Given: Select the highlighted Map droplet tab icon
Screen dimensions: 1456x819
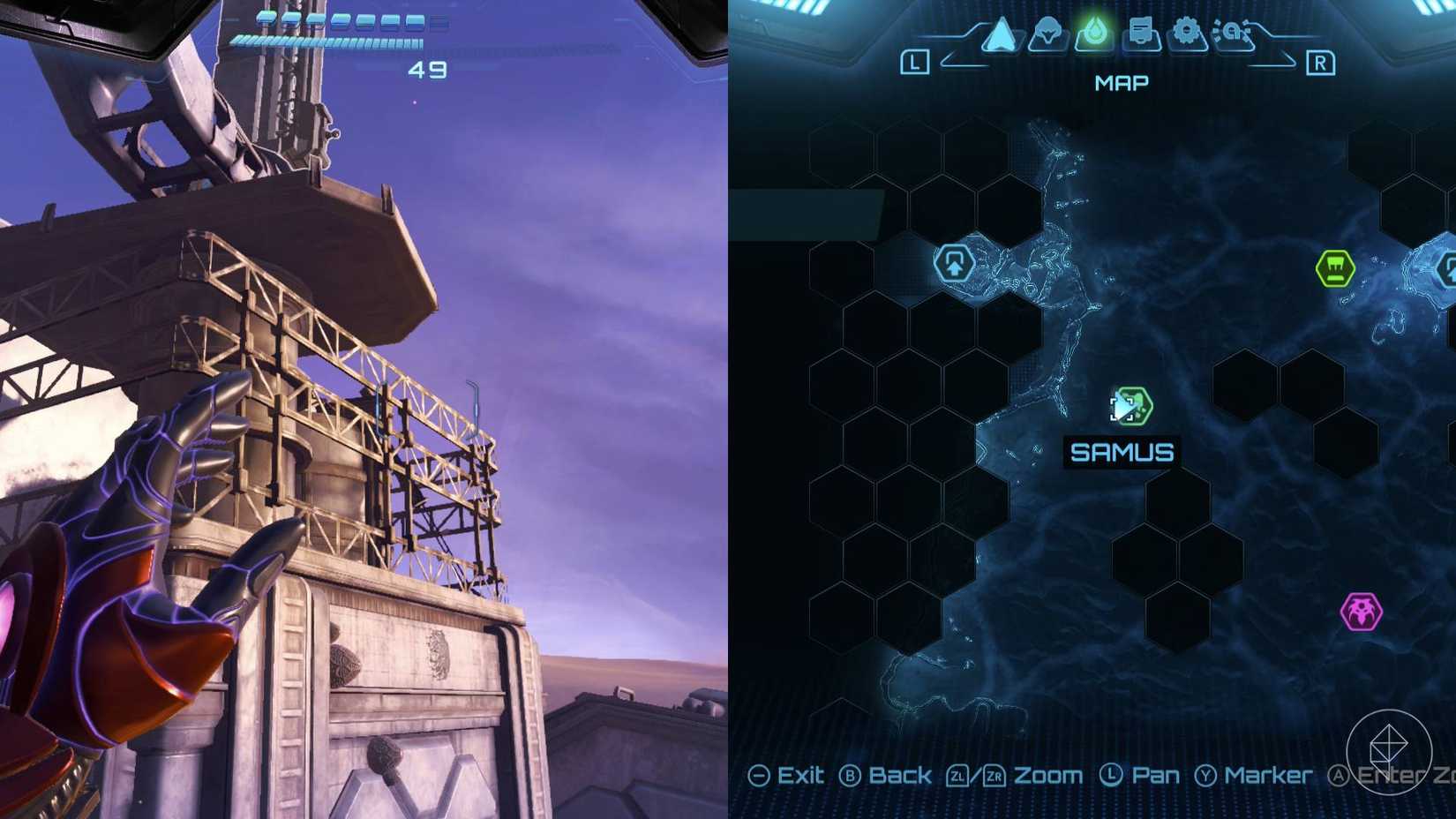Looking at the screenshot, I should tap(1095, 34).
